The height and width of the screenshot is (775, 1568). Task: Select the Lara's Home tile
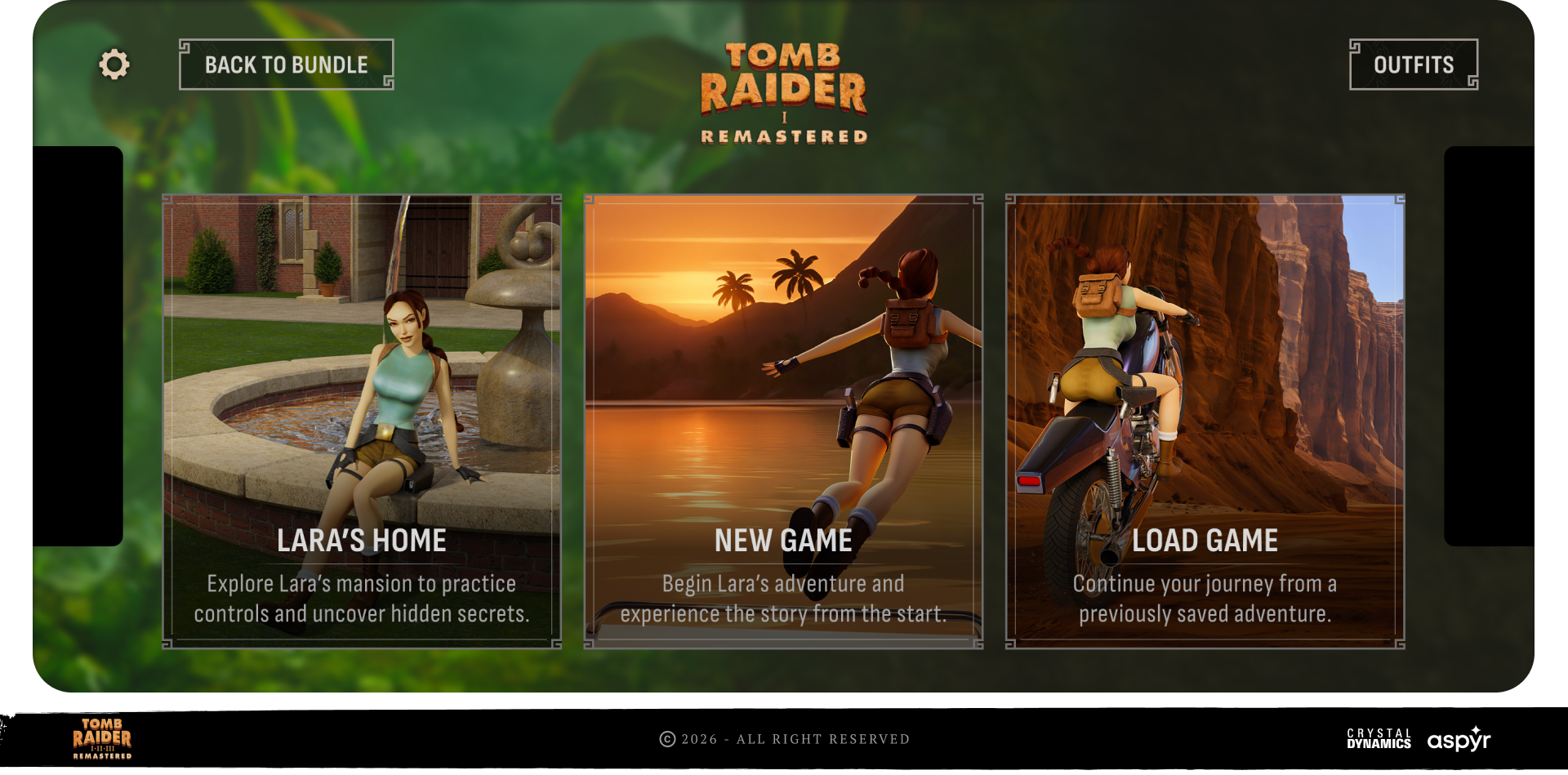(x=362, y=421)
